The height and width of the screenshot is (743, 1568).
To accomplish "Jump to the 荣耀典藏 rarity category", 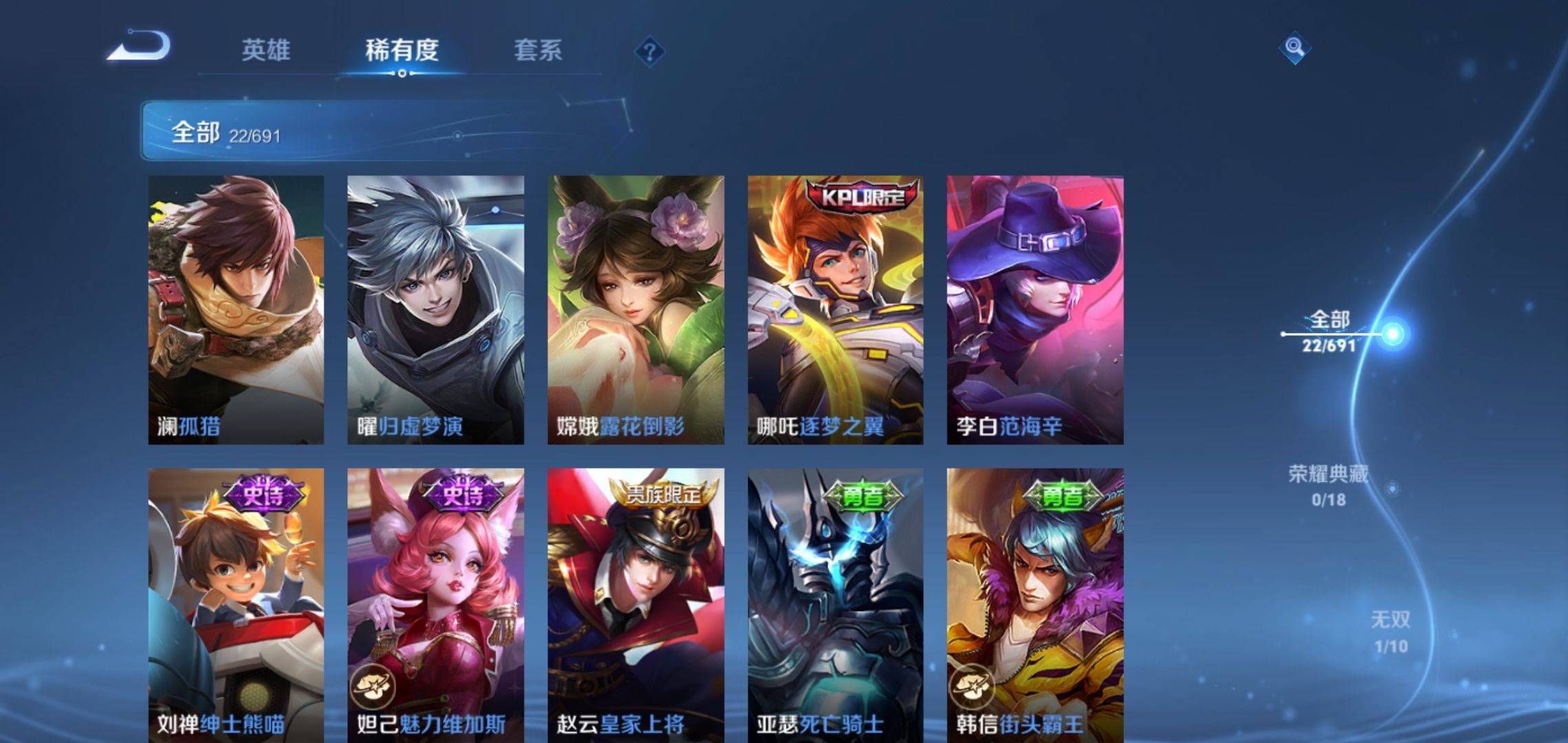I will pos(1328,485).
